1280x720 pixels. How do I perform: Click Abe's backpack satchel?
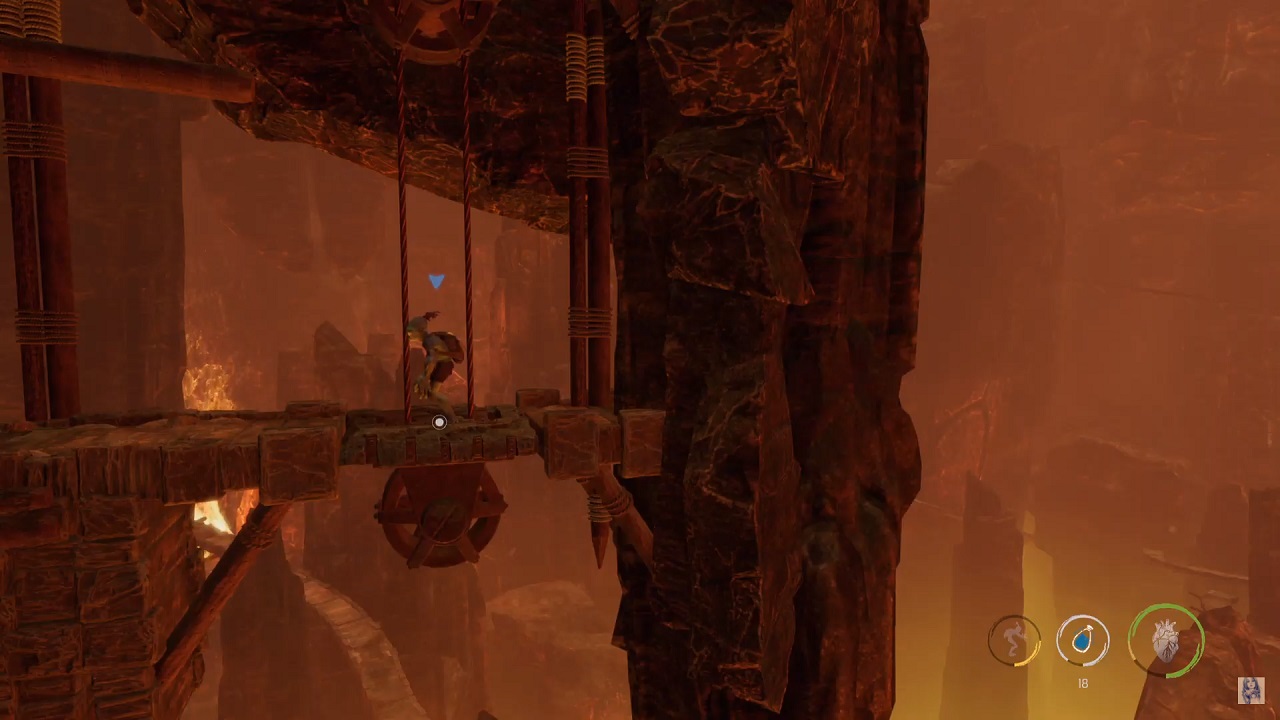coord(450,345)
